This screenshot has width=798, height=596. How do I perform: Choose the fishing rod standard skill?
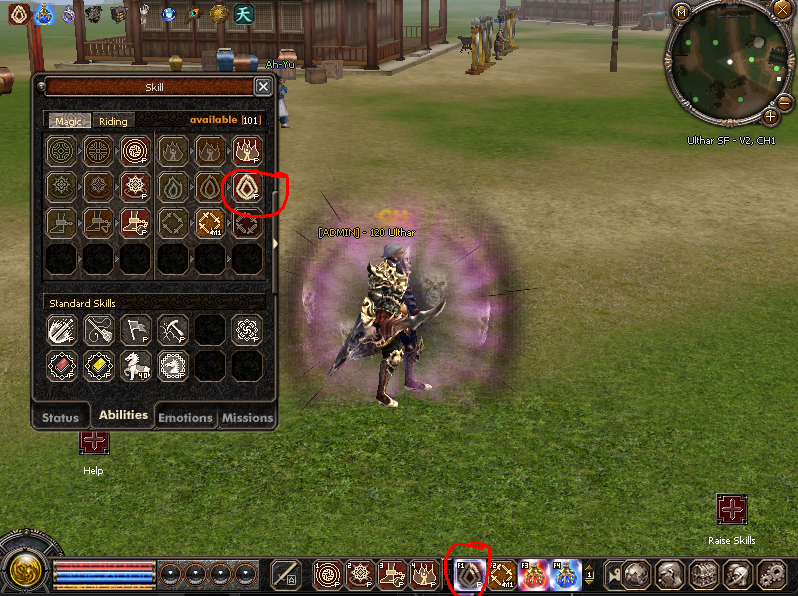pyautogui.click(x=99, y=329)
